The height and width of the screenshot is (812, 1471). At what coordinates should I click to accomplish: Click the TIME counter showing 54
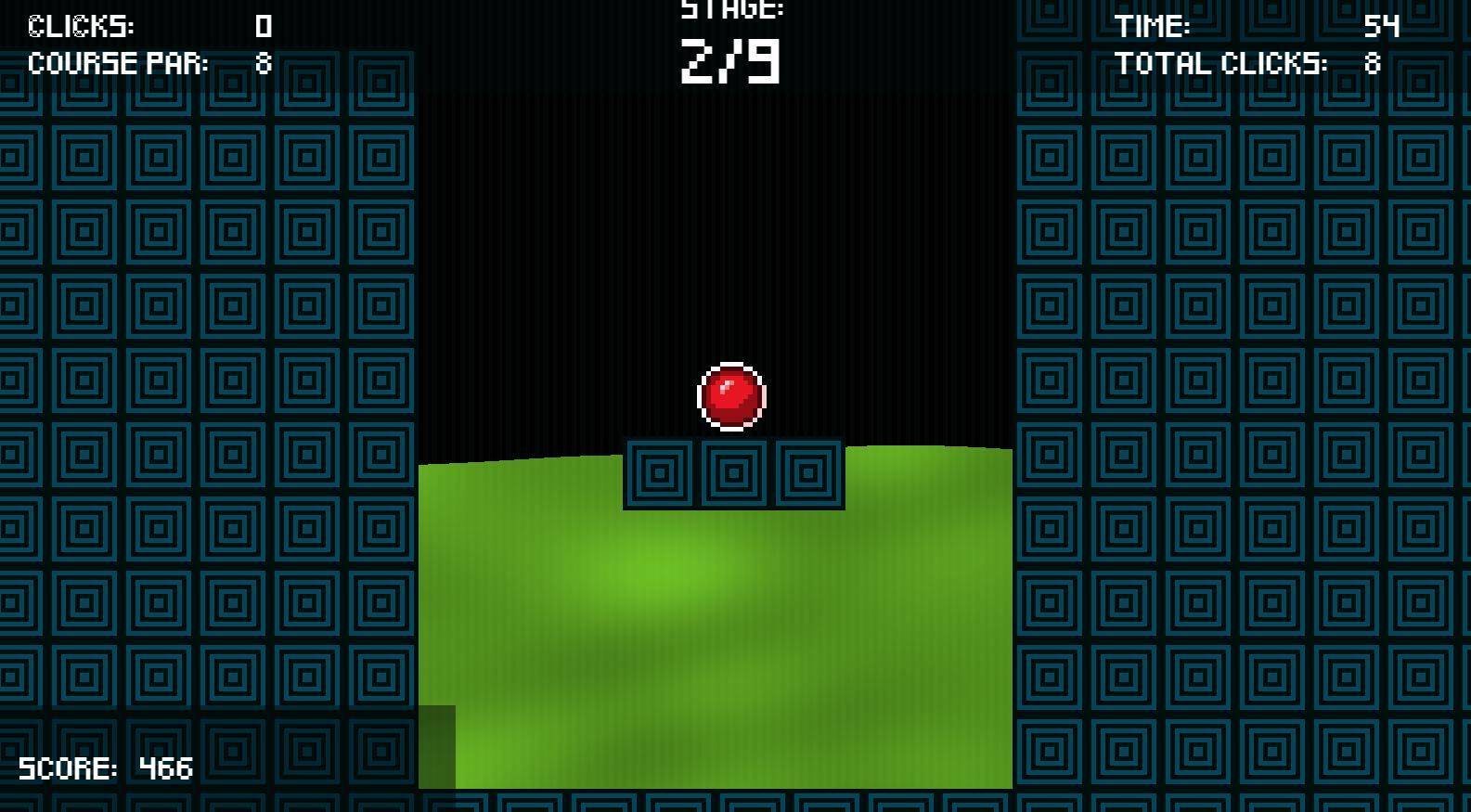tap(1382, 27)
